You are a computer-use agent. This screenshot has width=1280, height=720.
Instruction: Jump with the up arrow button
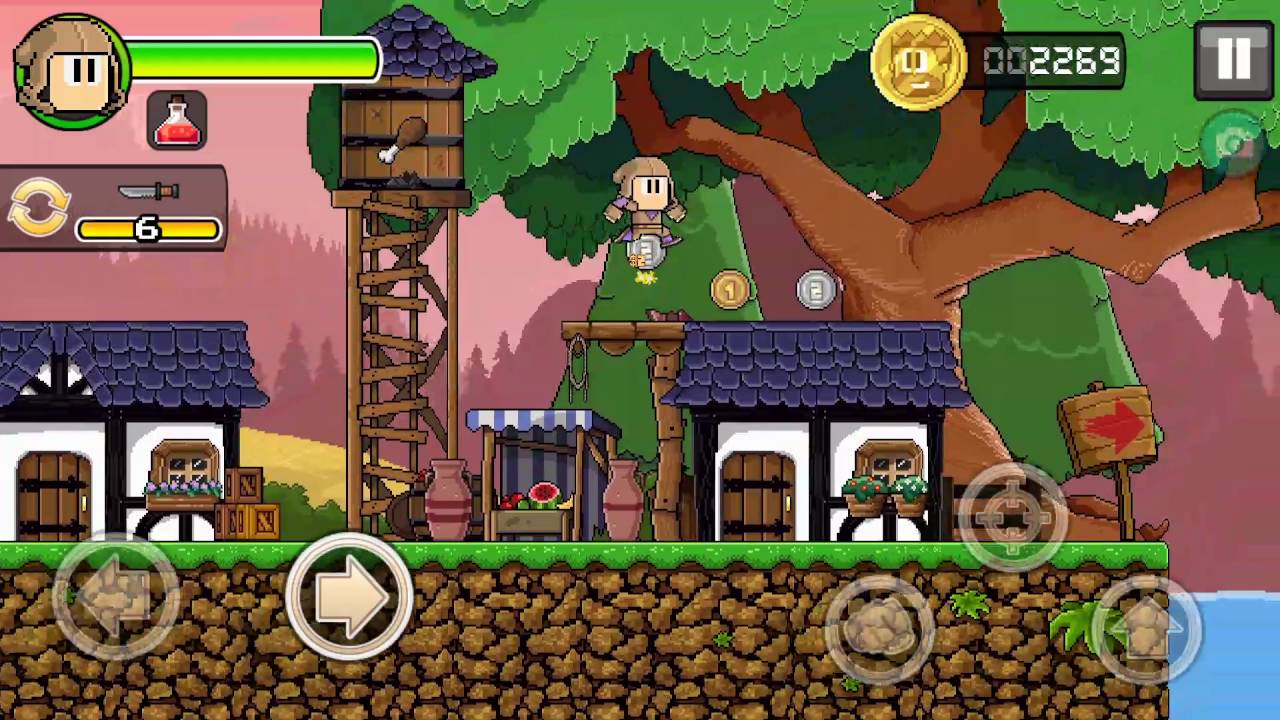(x=1146, y=629)
